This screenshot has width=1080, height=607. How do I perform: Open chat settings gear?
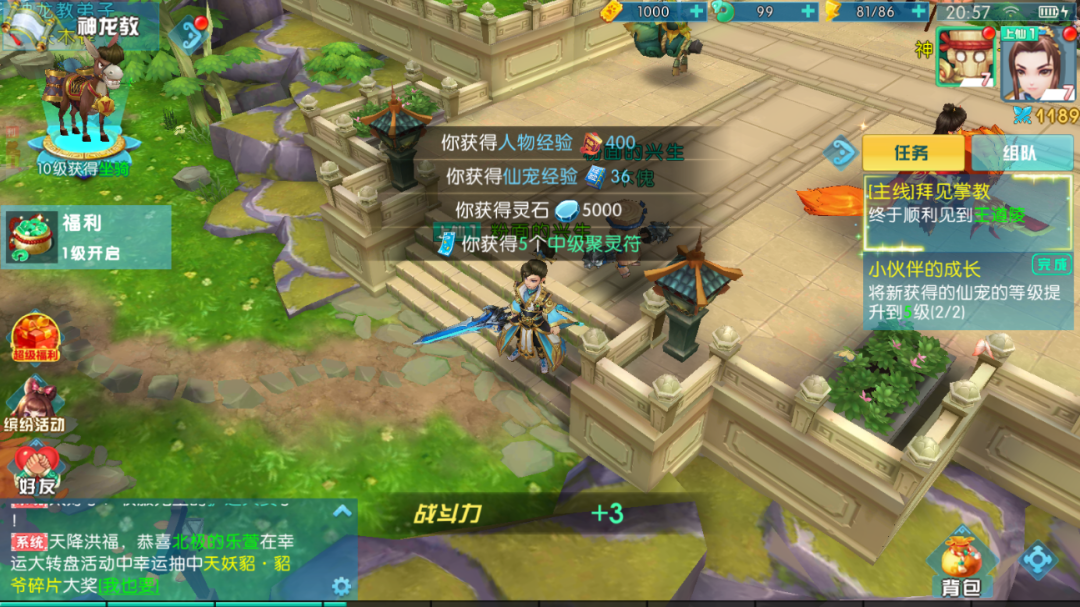342,586
